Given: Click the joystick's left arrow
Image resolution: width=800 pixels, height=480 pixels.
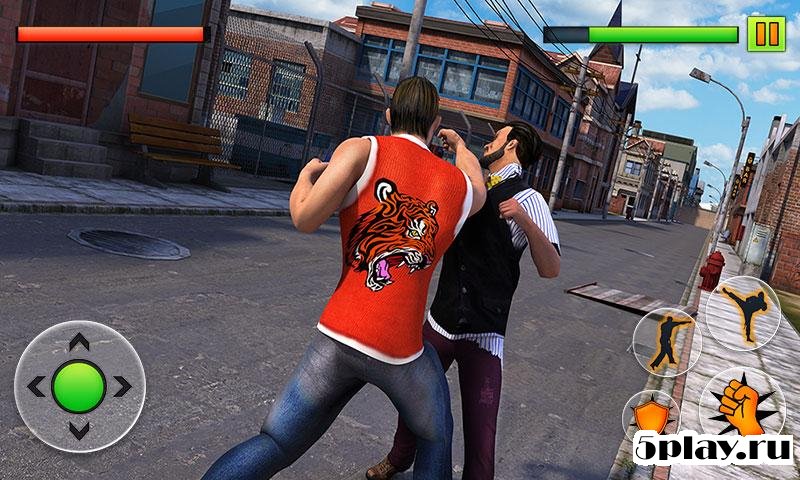Looking at the screenshot, I should pyautogui.click(x=35, y=387).
